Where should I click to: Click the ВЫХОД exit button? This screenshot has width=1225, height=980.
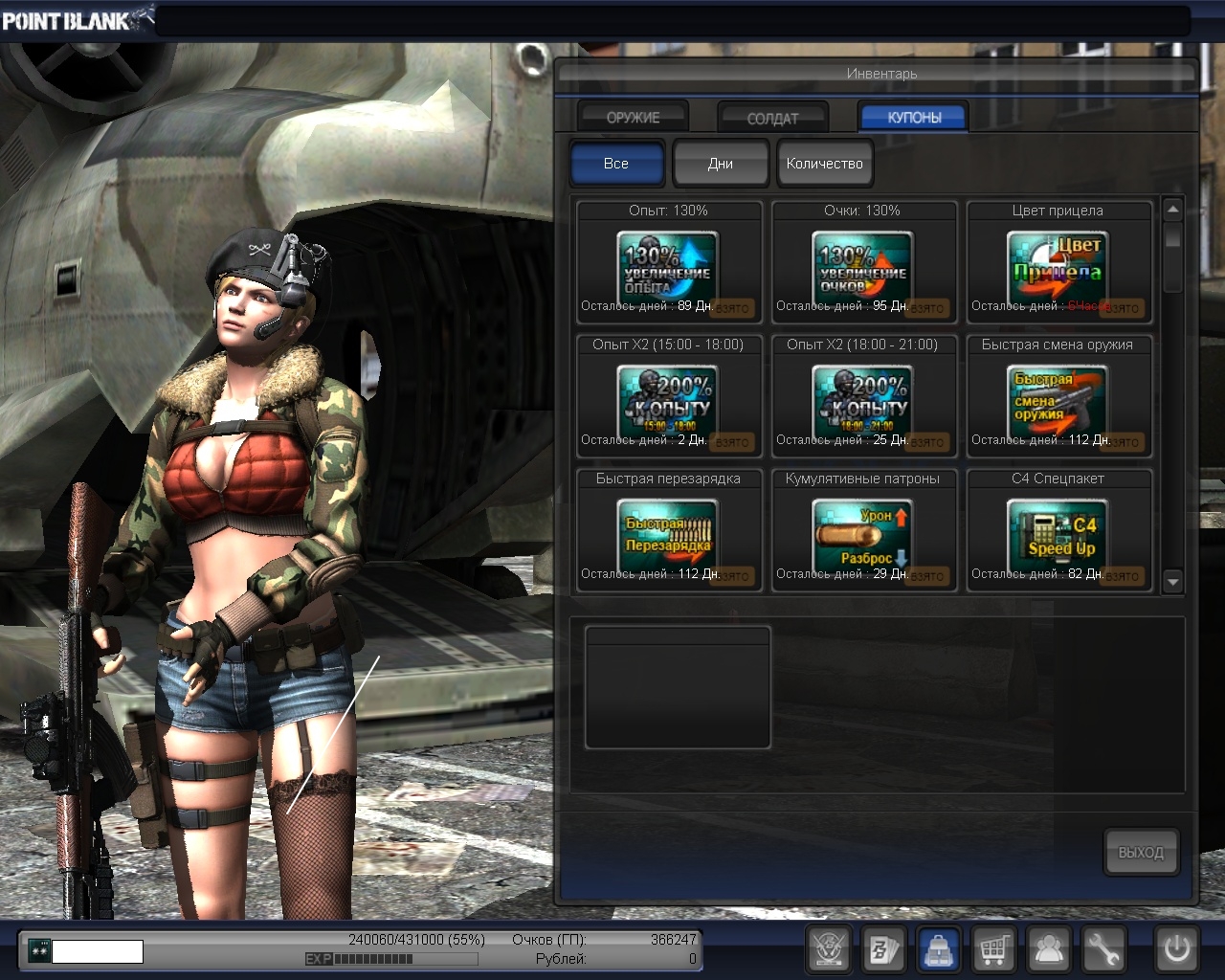click(x=1141, y=852)
